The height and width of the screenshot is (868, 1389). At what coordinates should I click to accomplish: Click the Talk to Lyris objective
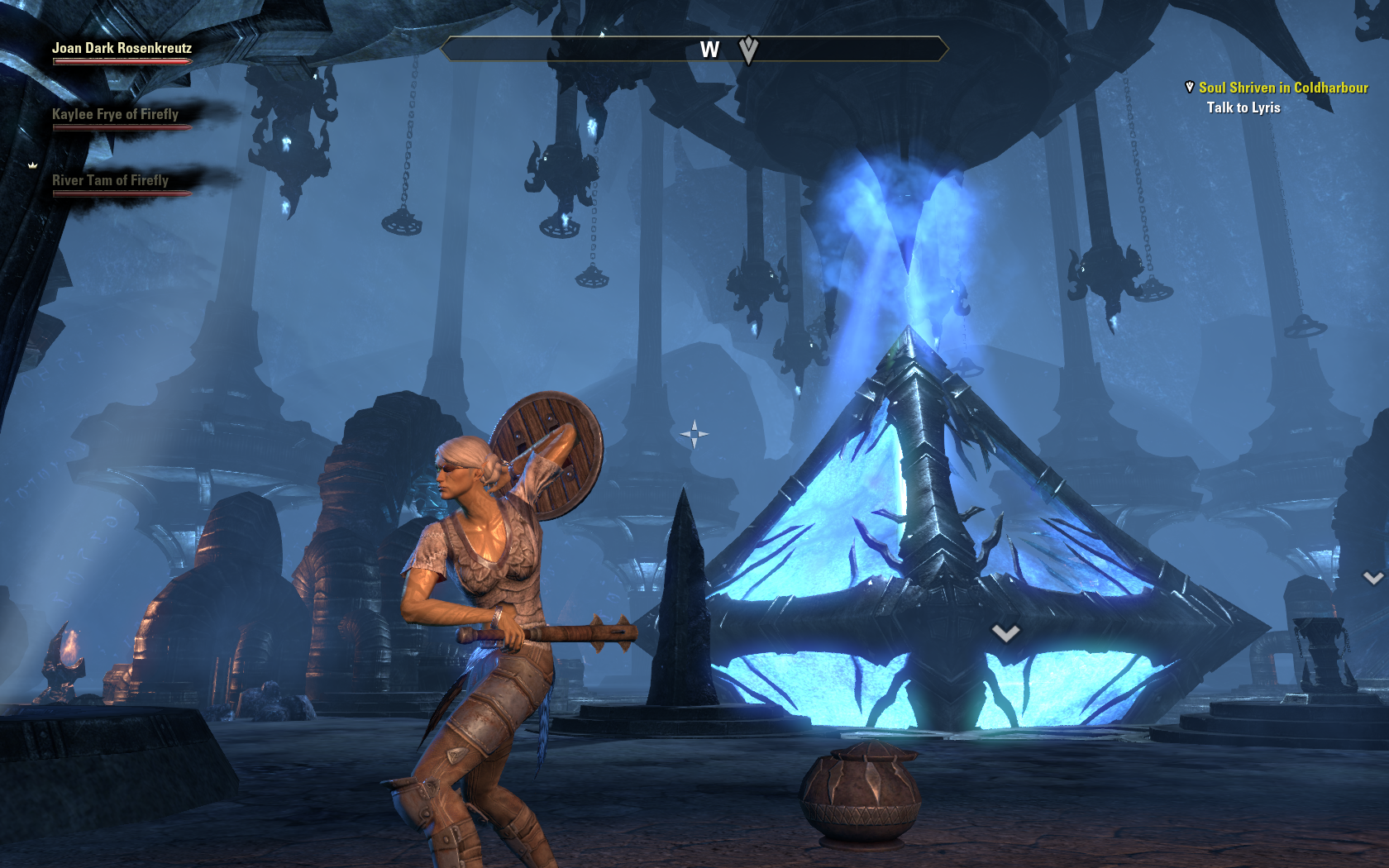click(1243, 107)
